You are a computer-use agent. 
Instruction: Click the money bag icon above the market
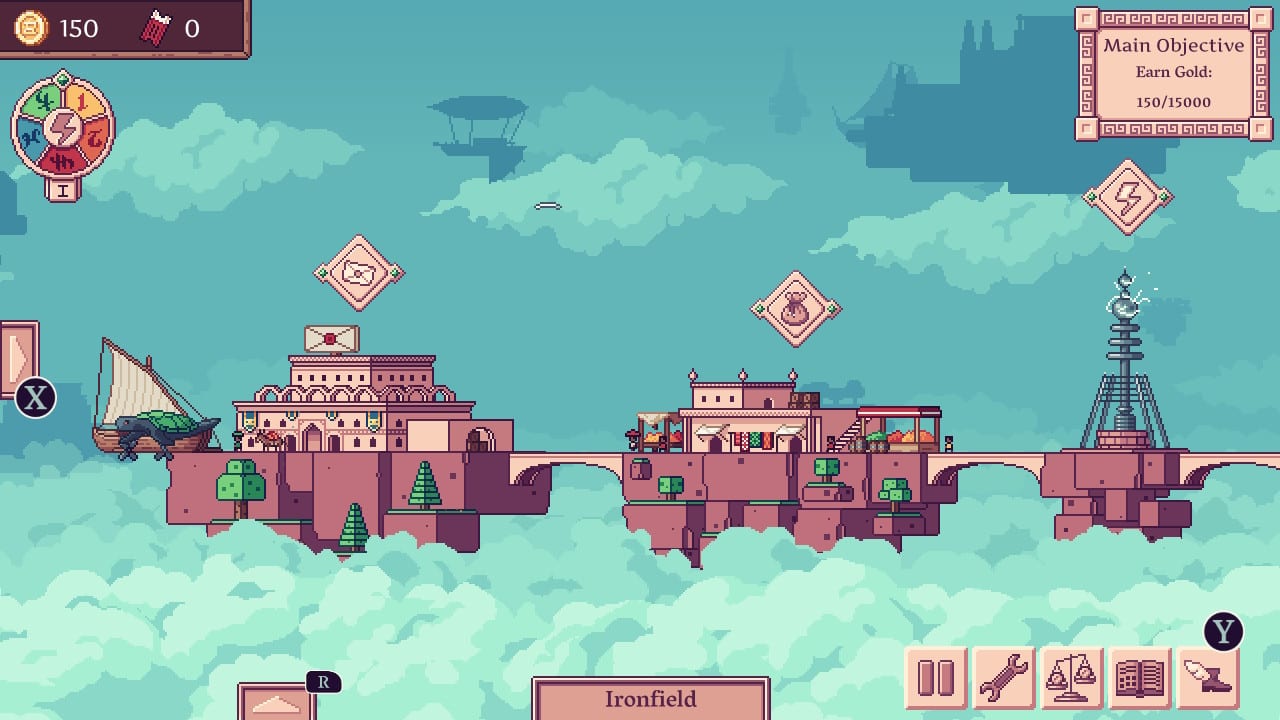(795, 310)
